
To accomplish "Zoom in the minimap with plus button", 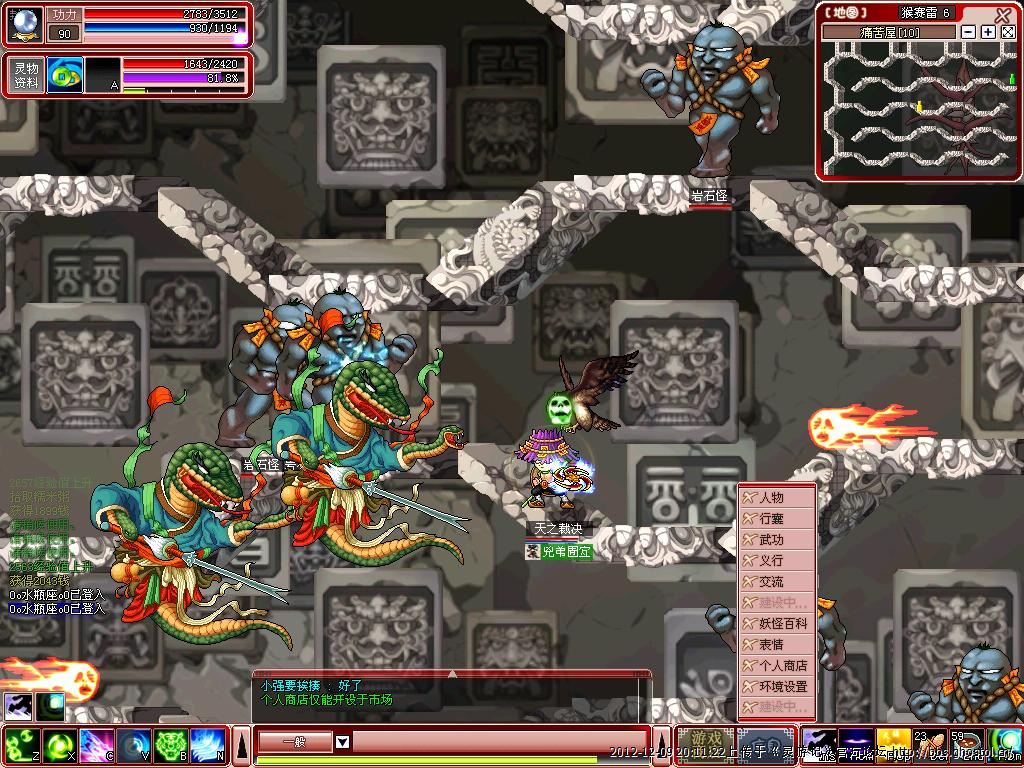I will coord(988,32).
